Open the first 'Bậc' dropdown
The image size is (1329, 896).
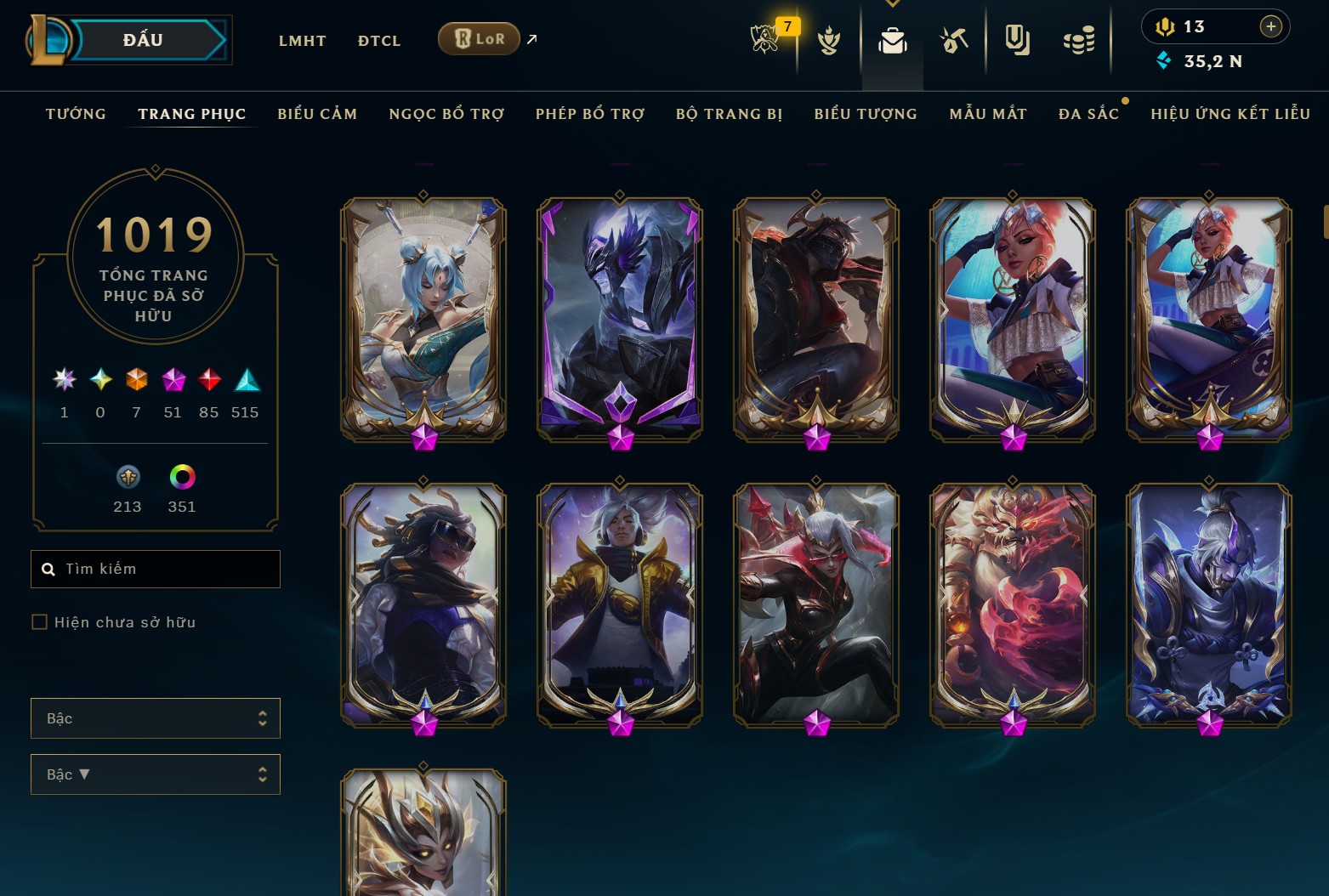(x=156, y=718)
